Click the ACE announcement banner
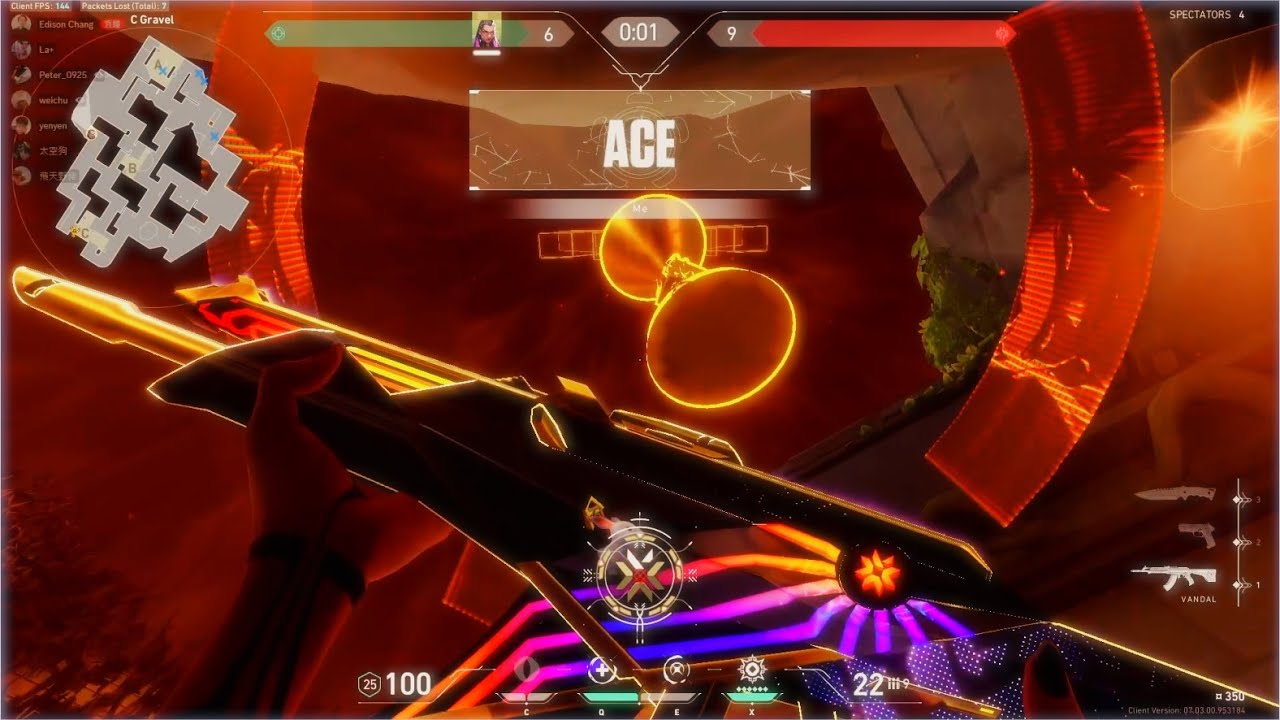This screenshot has width=1280, height=720. (640, 144)
